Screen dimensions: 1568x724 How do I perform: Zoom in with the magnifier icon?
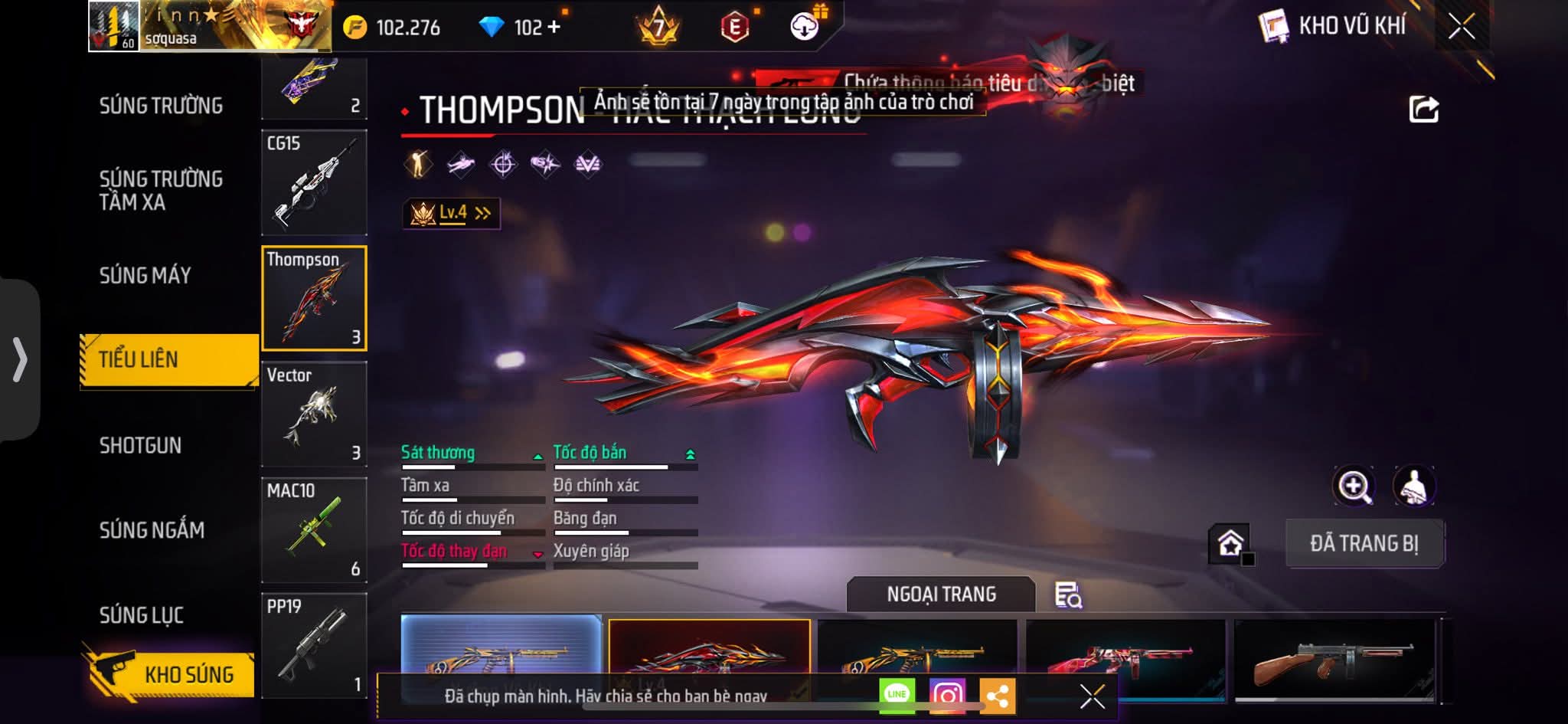[1354, 486]
